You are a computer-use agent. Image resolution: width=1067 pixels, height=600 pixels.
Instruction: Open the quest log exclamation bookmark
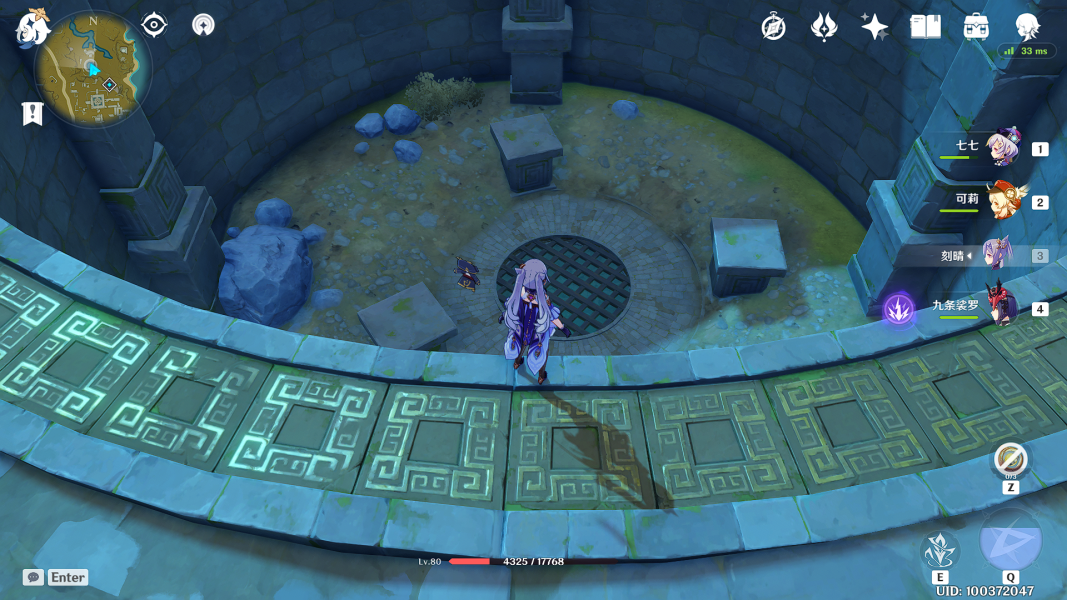(33, 113)
